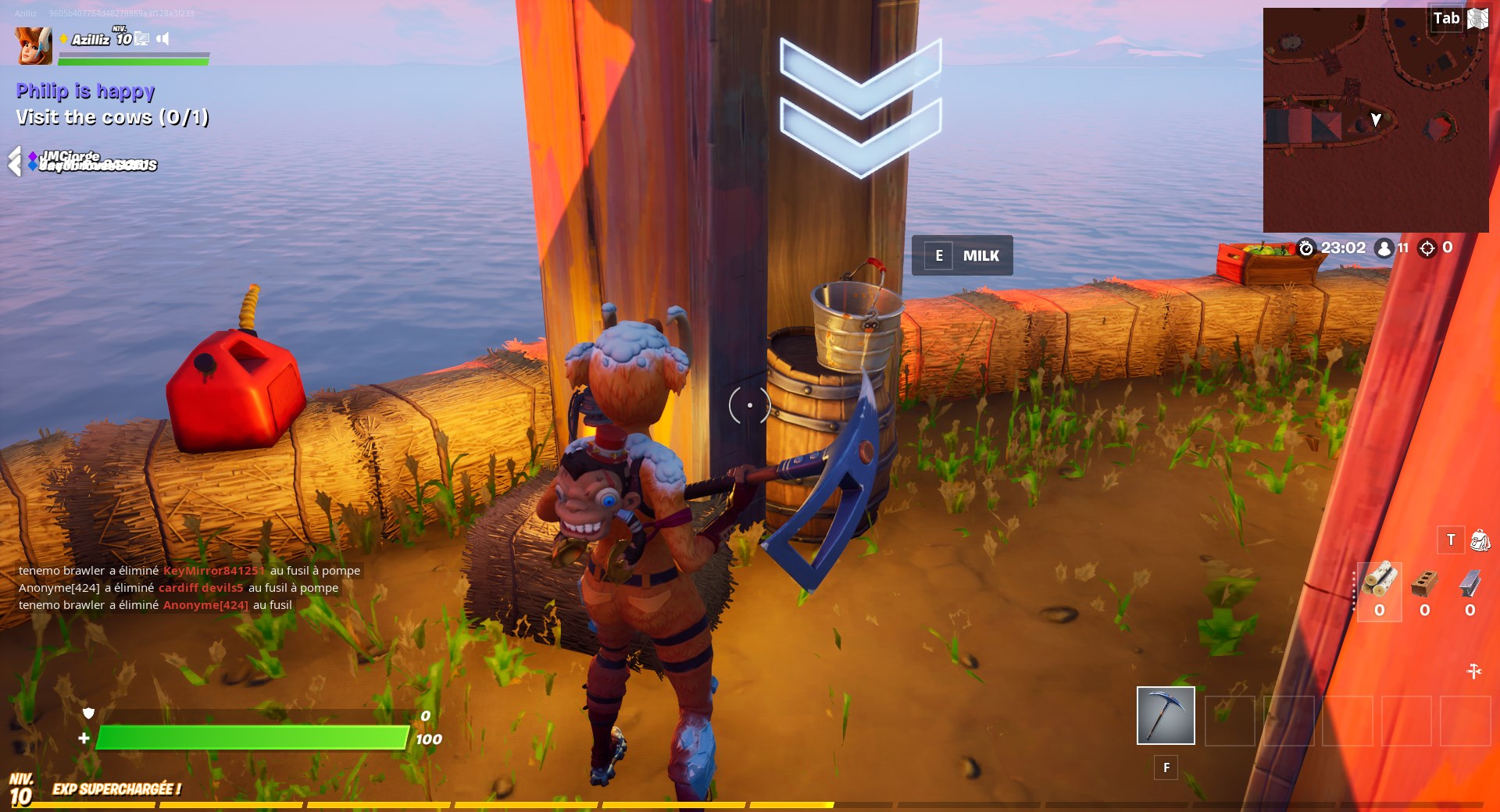Mute Azilliz voice chat speaker icon

[x=164, y=39]
